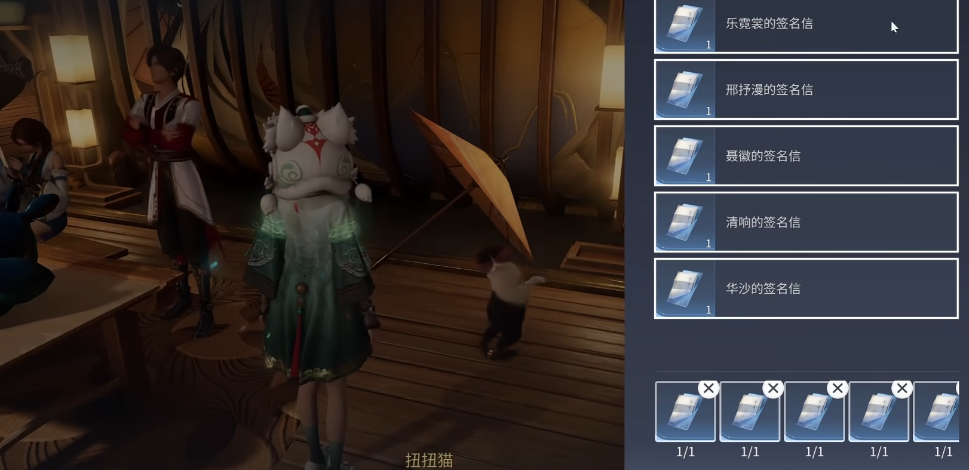Pick the 清响的签名信 item row
Image resolution: width=969 pixels, height=470 pixels.
click(x=806, y=222)
